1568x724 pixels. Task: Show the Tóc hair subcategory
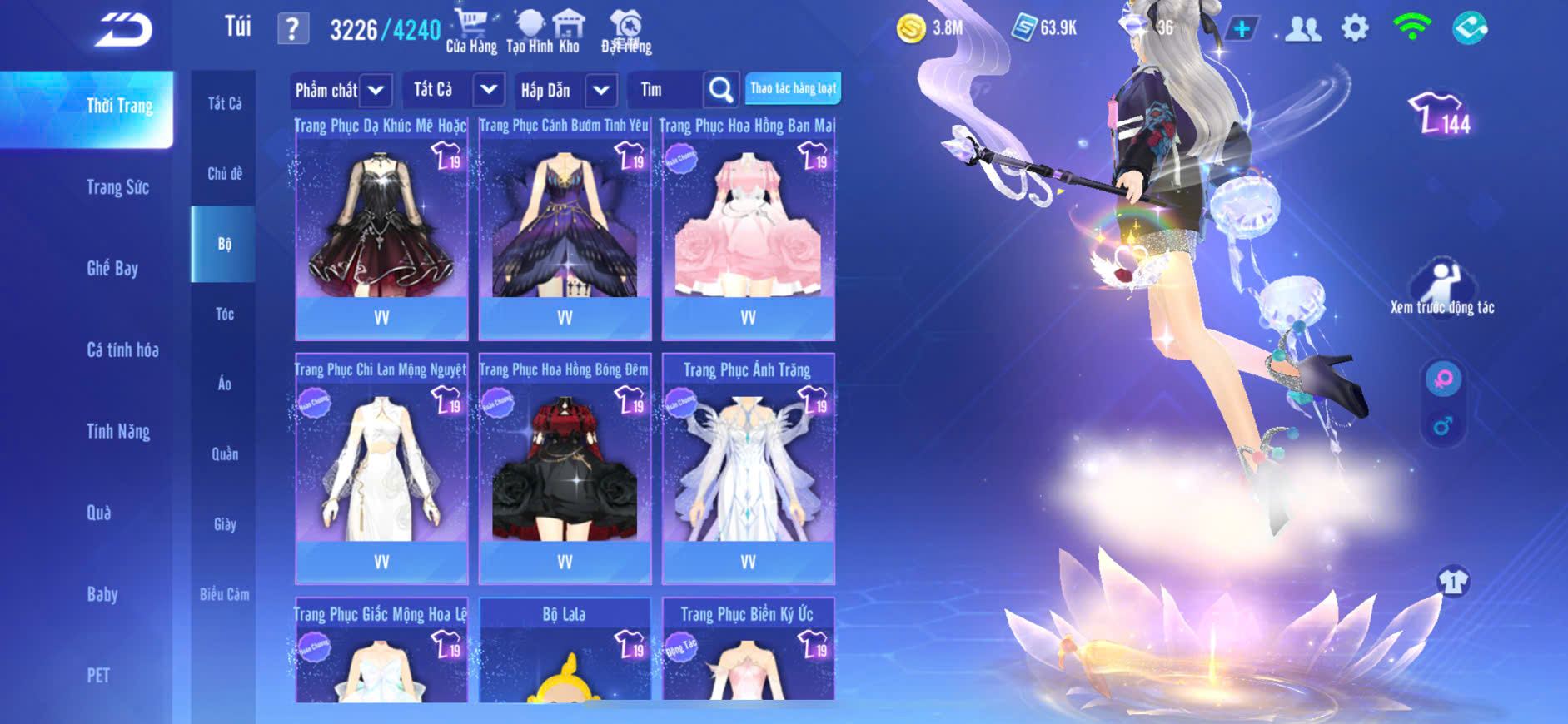[224, 314]
